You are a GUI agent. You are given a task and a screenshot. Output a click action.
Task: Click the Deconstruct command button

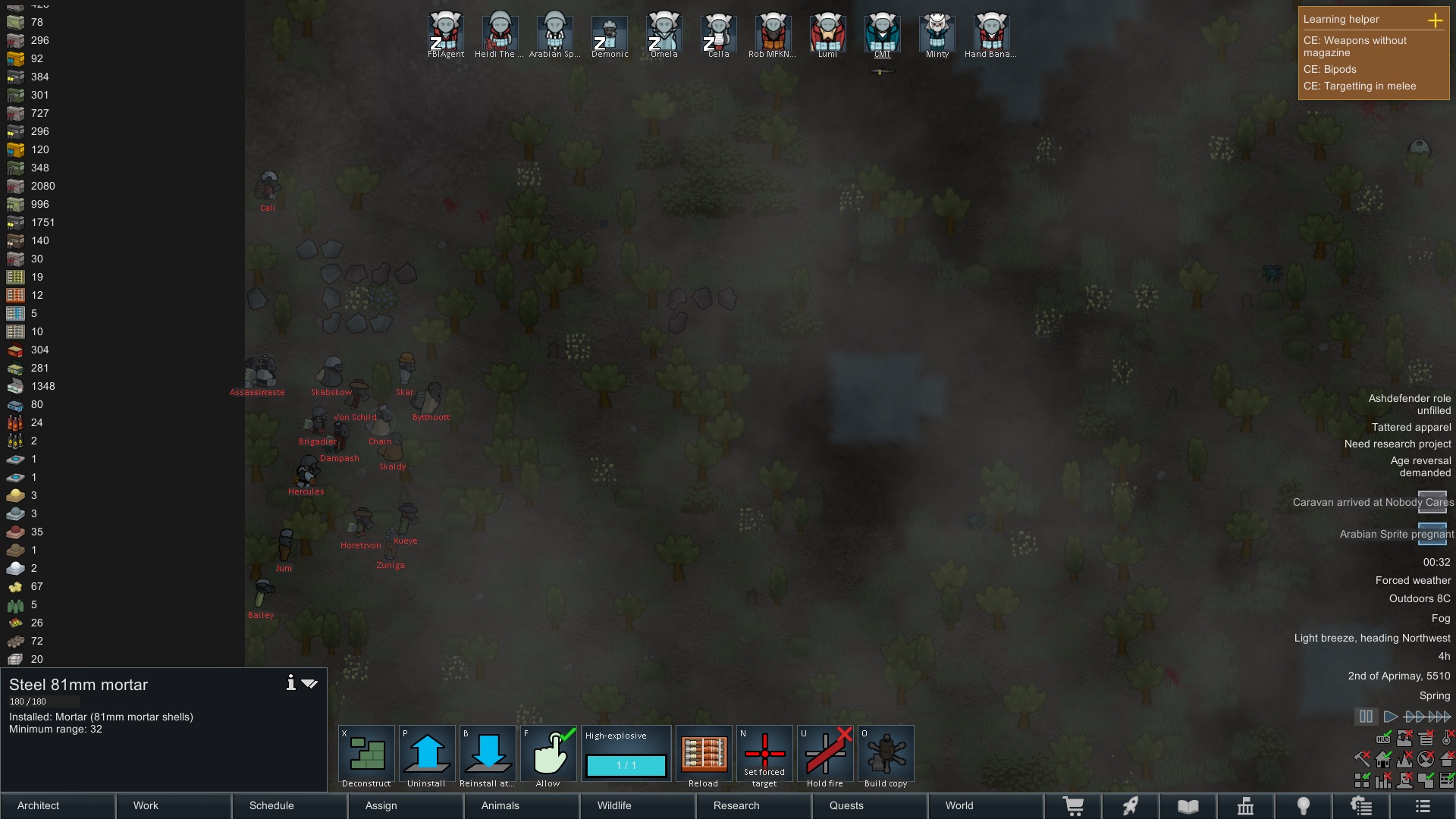tap(366, 755)
